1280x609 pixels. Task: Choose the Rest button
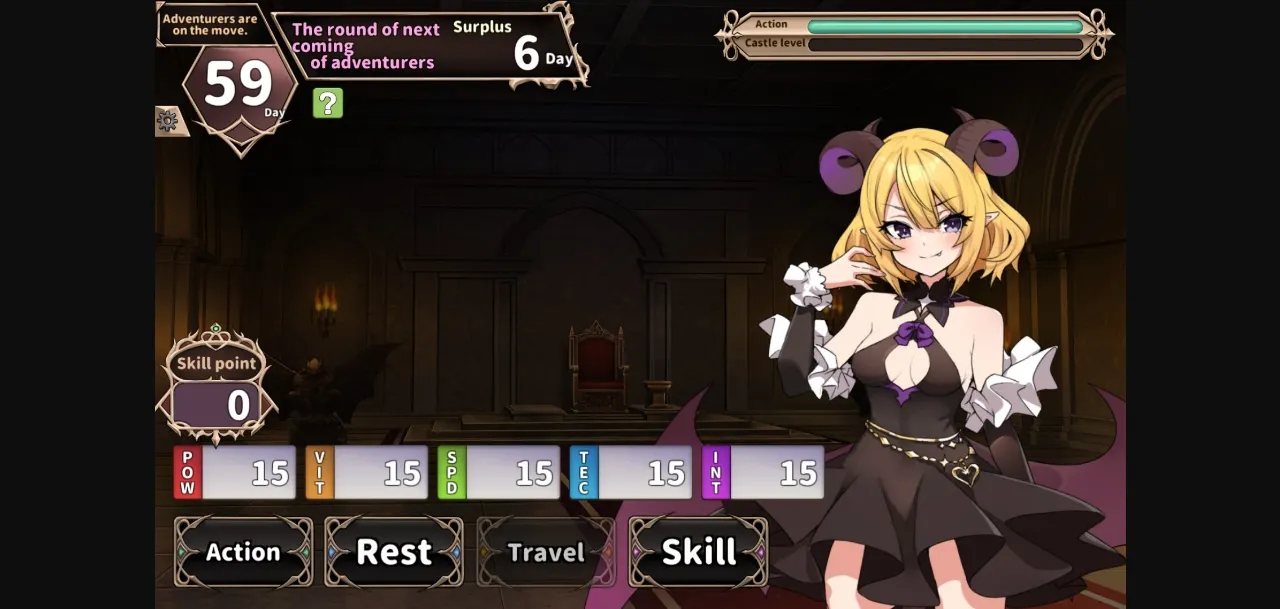click(x=394, y=552)
